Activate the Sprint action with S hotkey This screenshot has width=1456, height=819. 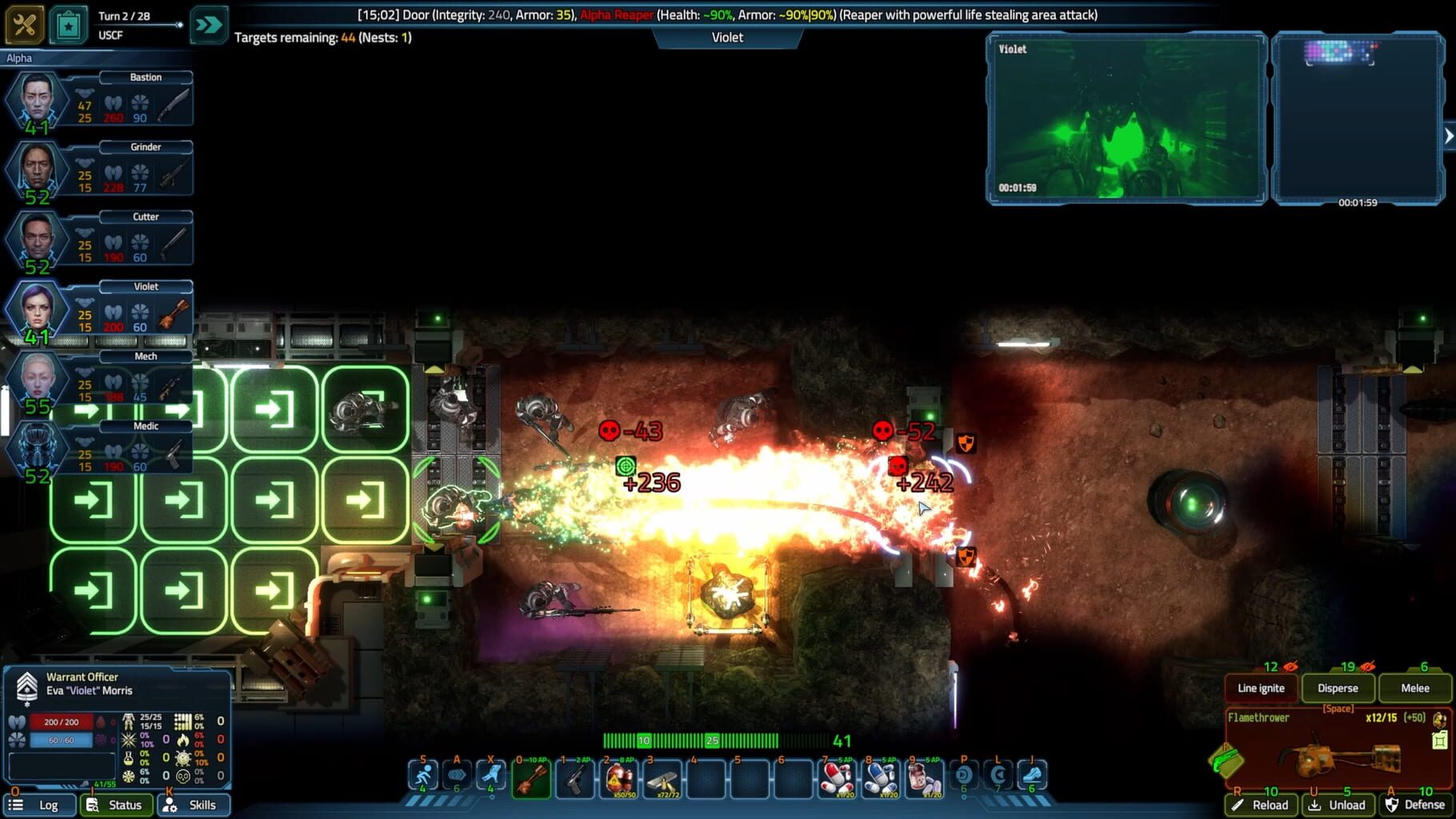coord(423,774)
